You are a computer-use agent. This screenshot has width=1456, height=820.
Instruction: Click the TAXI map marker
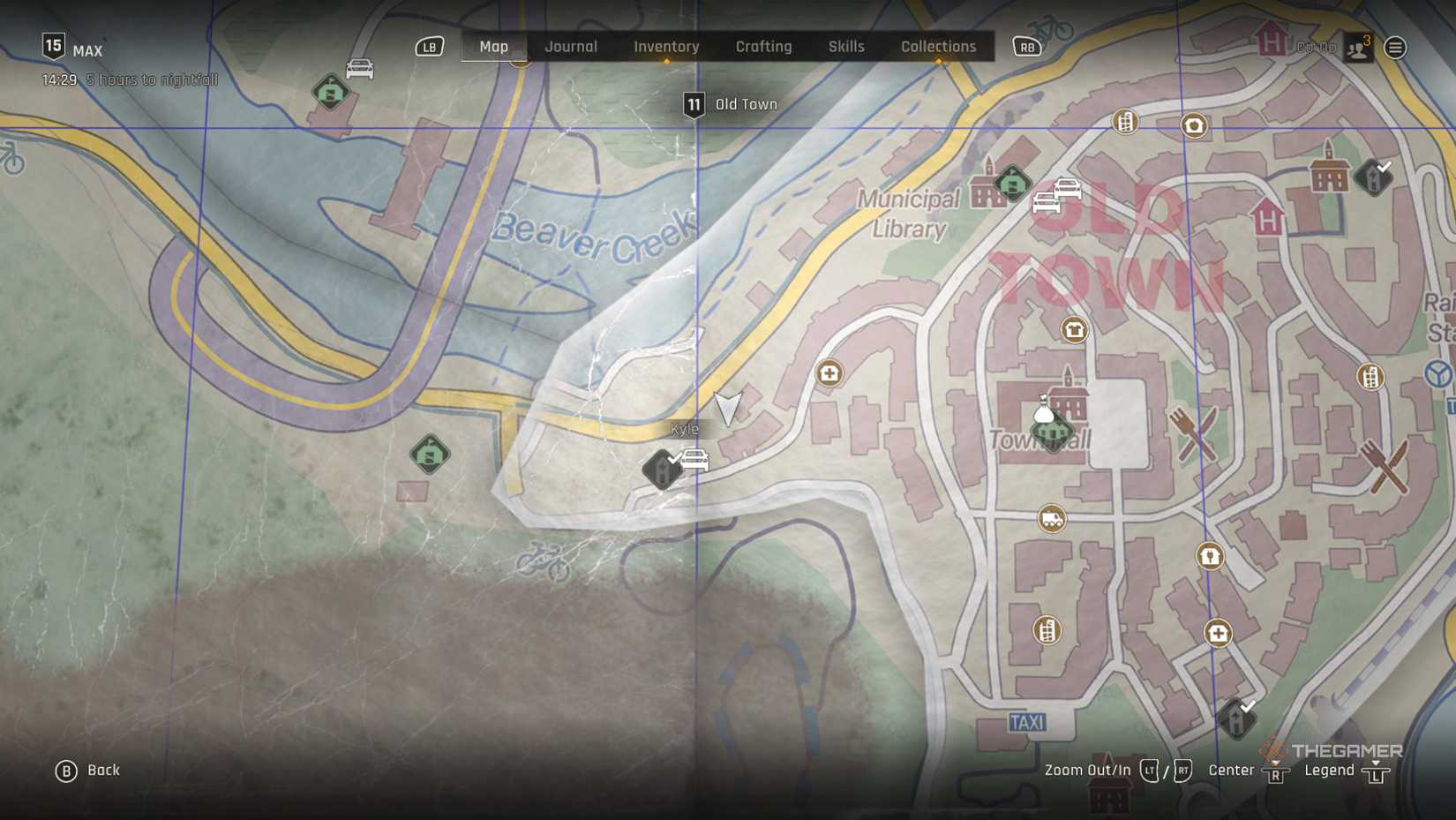pyautogui.click(x=1027, y=723)
